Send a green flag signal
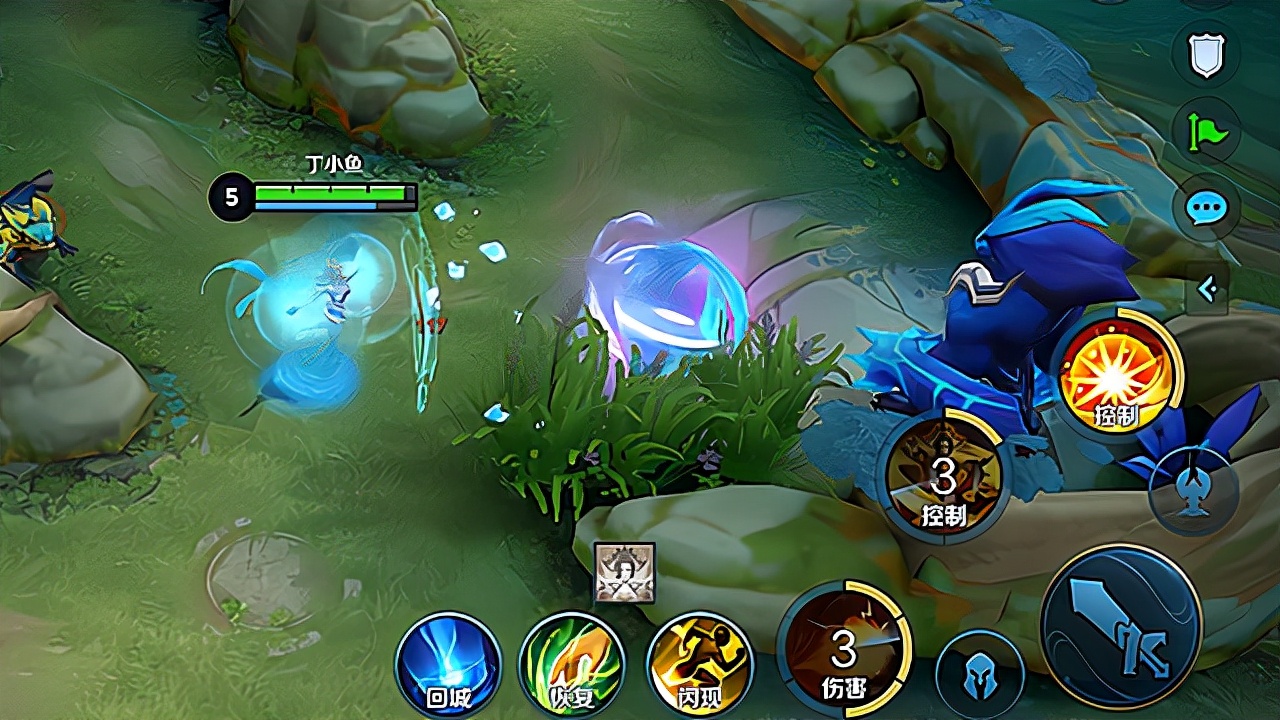Image resolution: width=1280 pixels, height=720 pixels. pos(1205,132)
